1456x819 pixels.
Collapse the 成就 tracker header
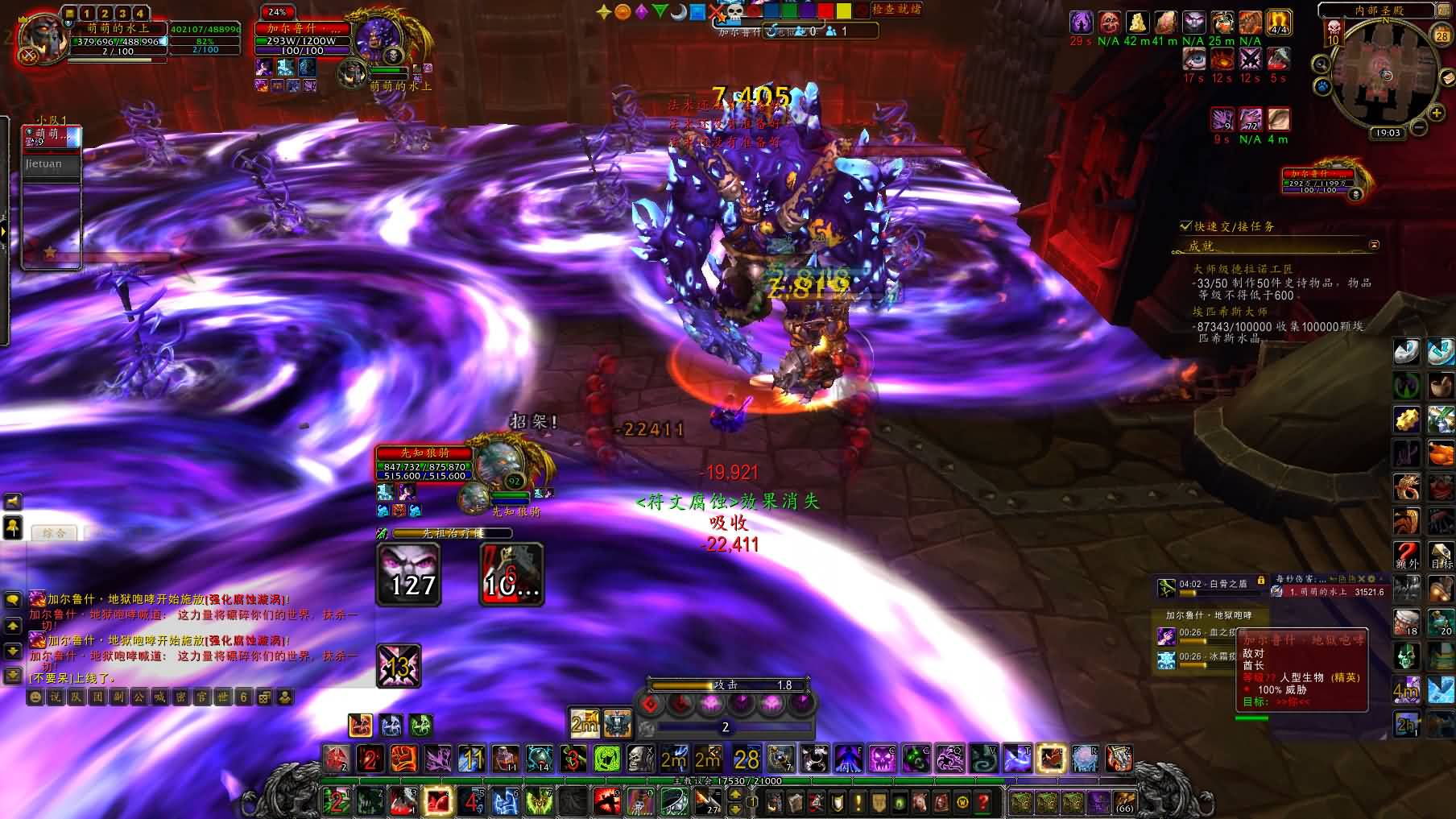tap(1374, 245)
